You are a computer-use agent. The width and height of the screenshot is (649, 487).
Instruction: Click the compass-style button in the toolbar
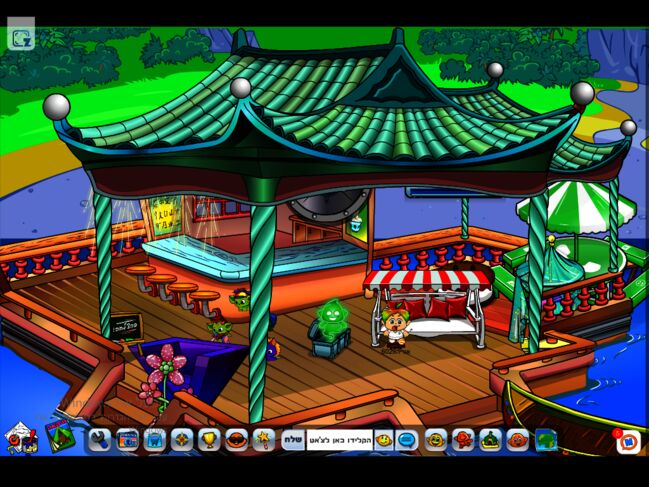[182, 439]
